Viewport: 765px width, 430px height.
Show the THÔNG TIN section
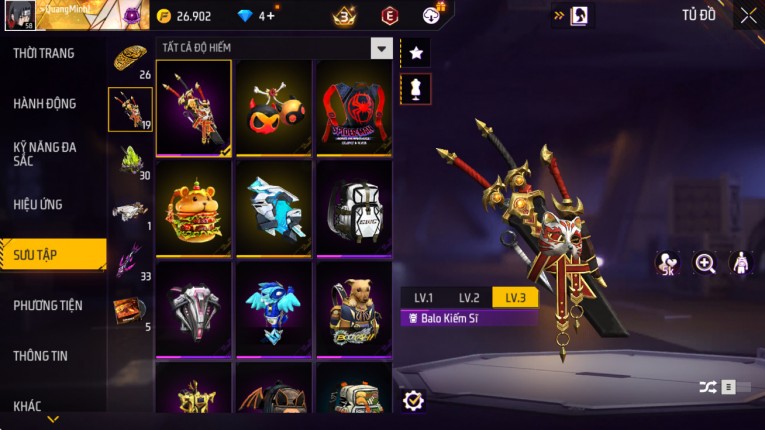(41, 355)
